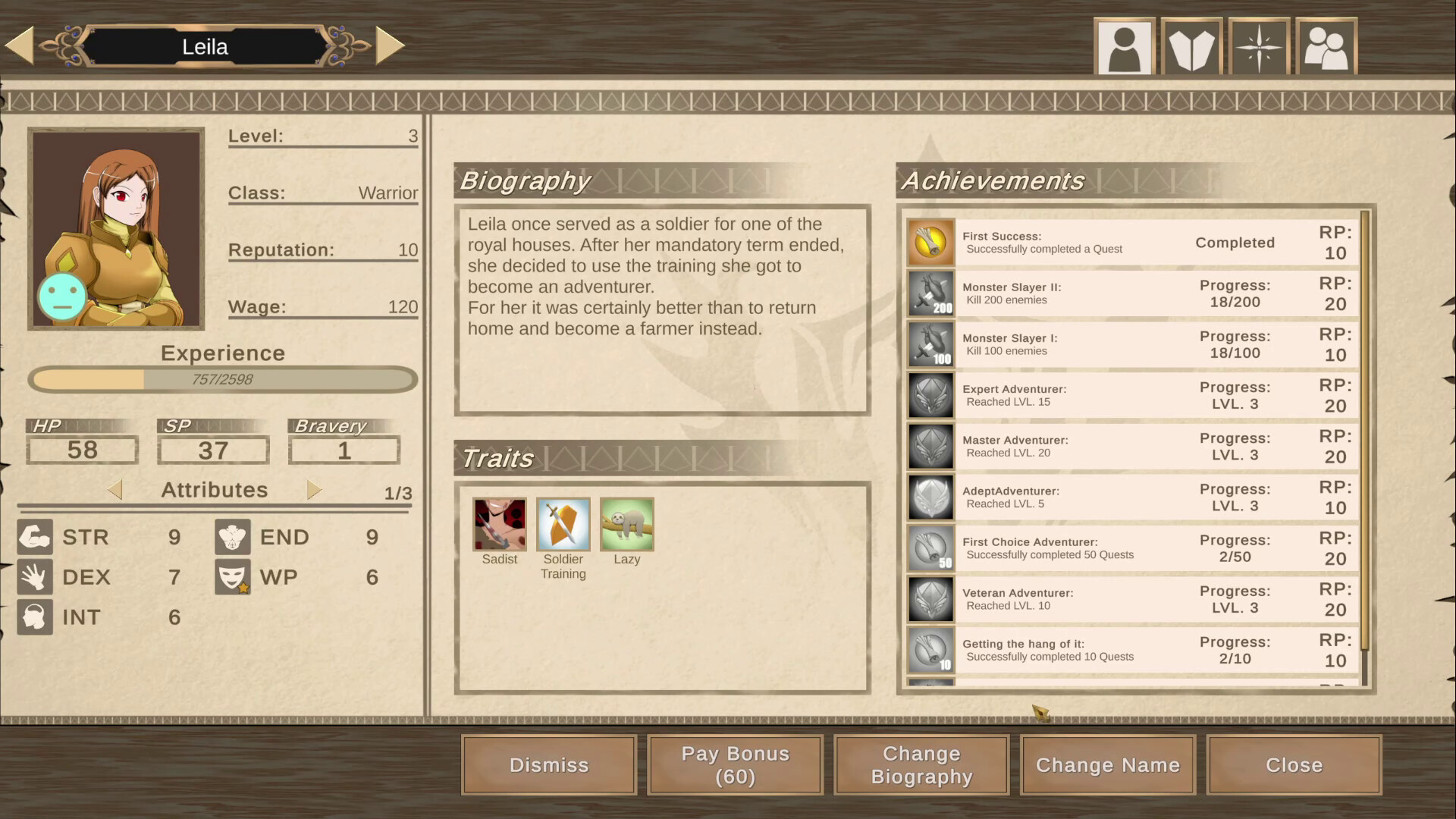Screen dimensions: 1456x819
Task: Select the equipment armor icon
Action: pos(1191,45)
